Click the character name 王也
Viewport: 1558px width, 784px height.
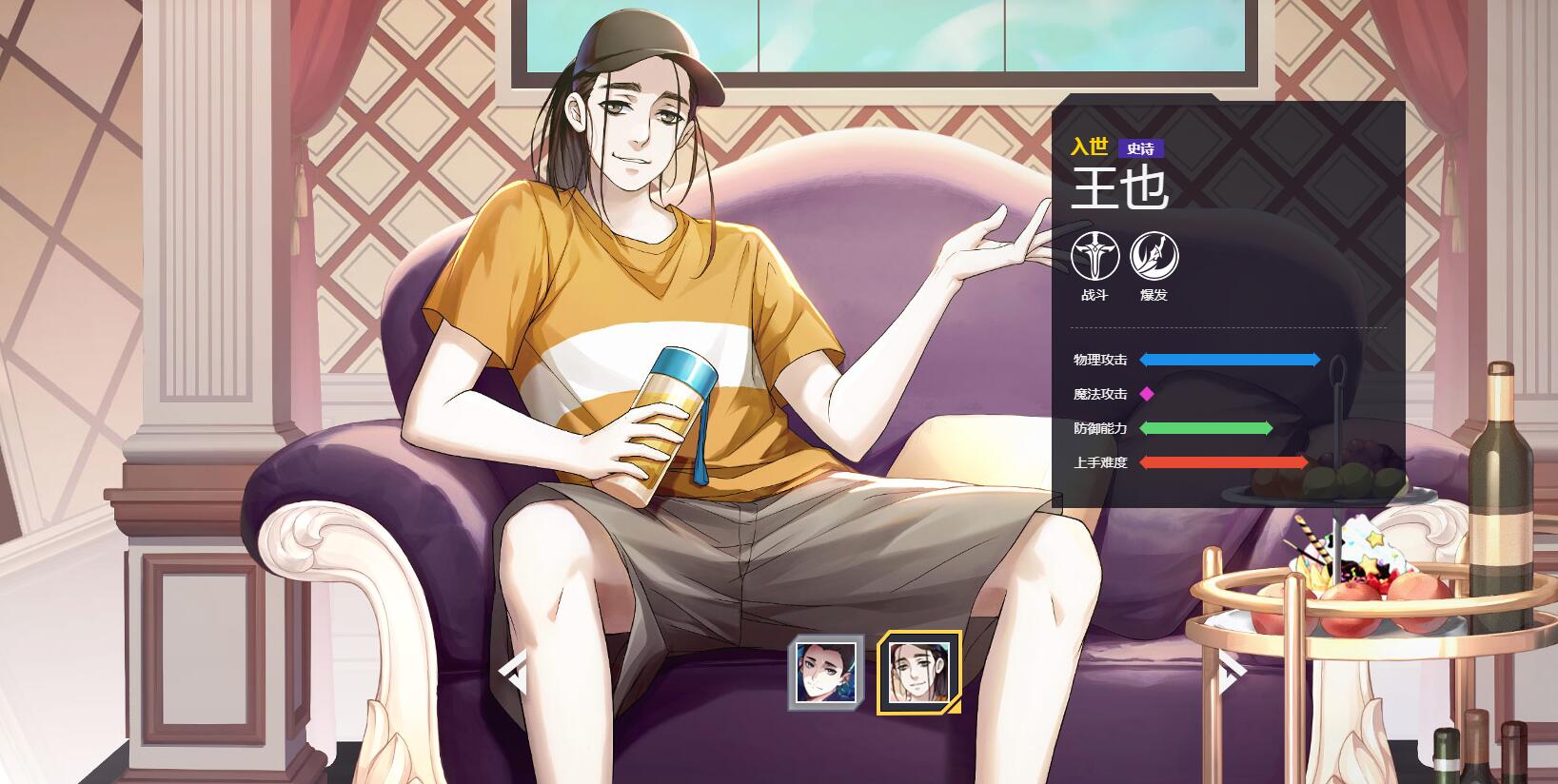point(1119,188)
